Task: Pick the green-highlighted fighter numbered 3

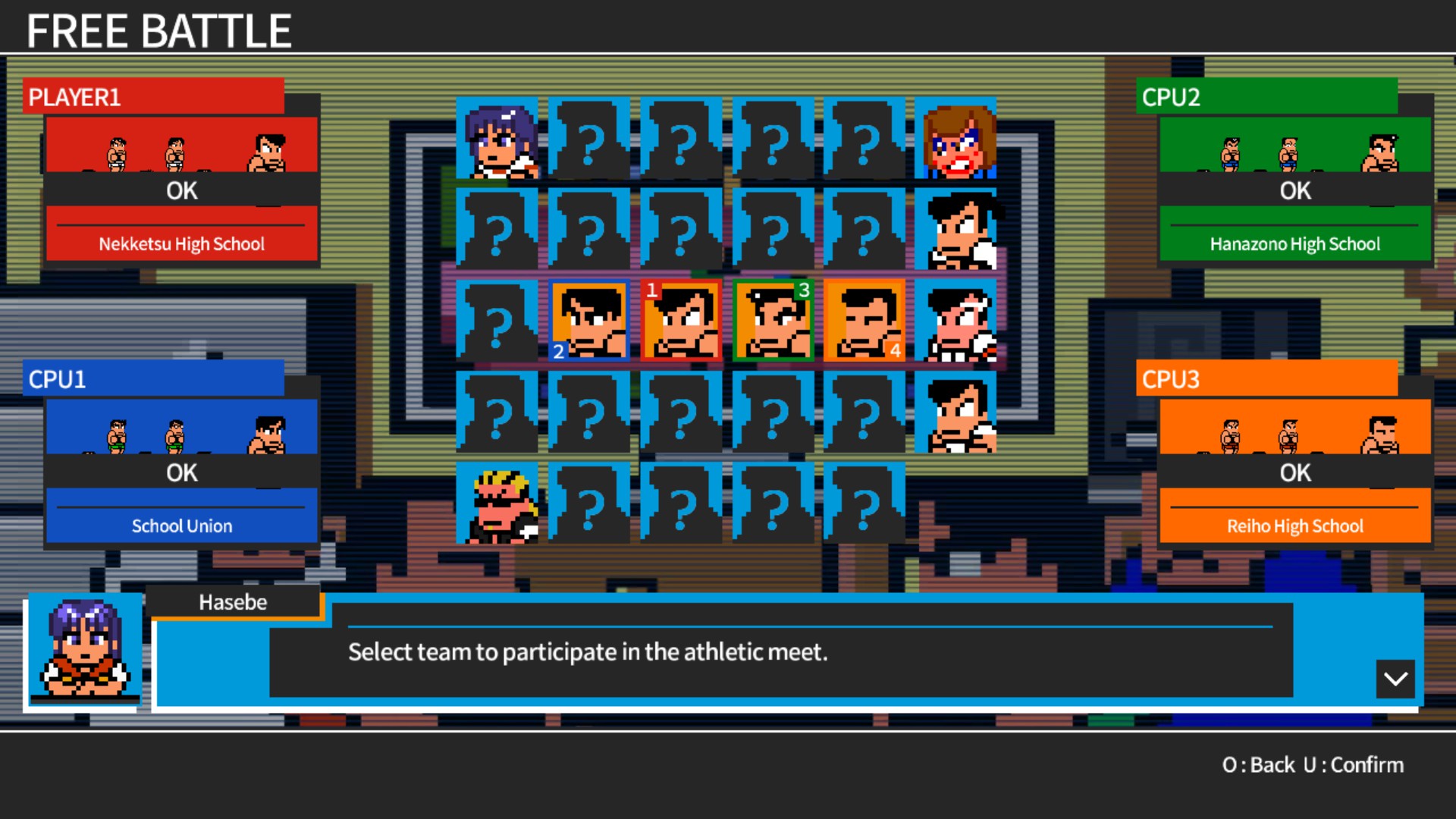Action: [x=773, y=320]
